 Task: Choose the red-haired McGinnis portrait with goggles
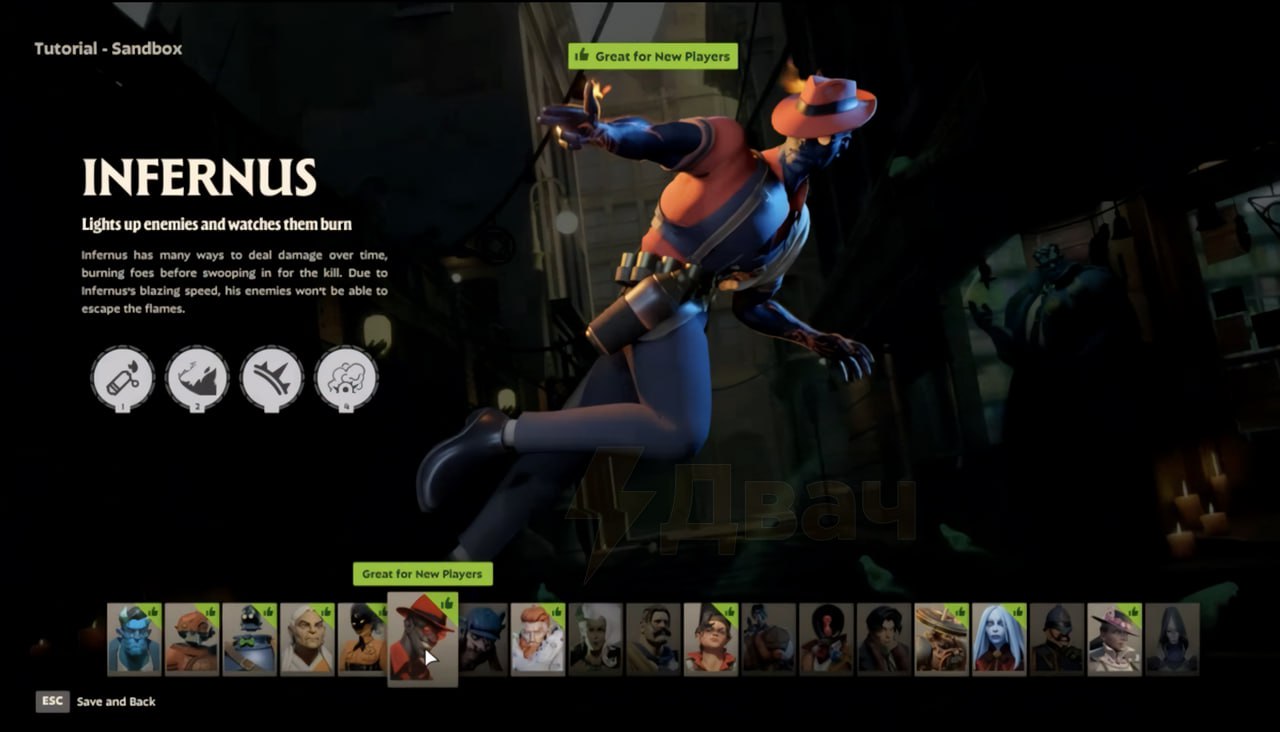(x=711, y=638)
